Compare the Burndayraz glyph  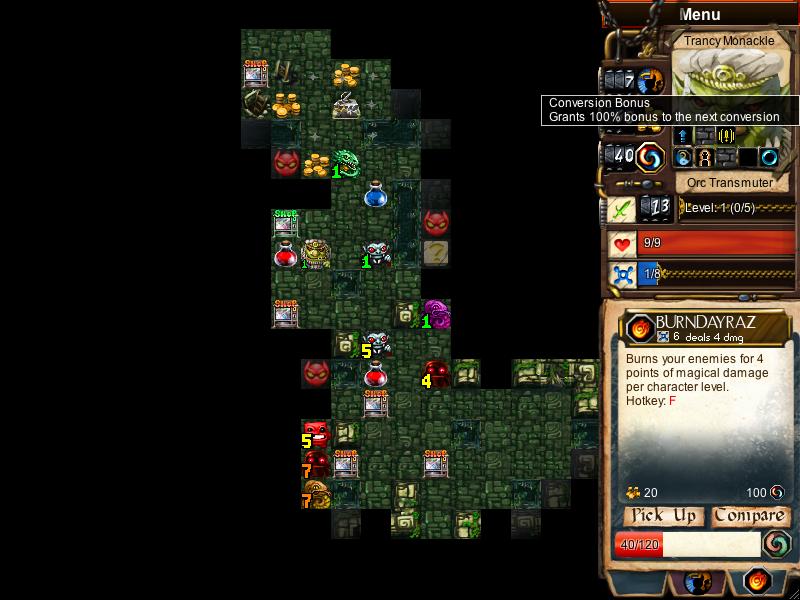(749, 516)
